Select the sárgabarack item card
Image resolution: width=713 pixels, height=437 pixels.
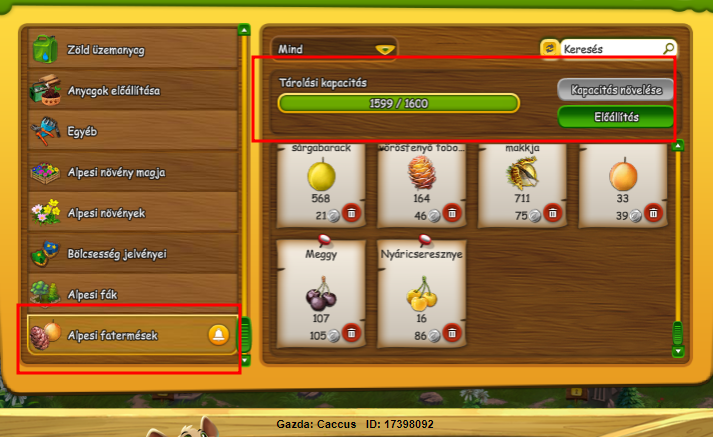[320, 182]
